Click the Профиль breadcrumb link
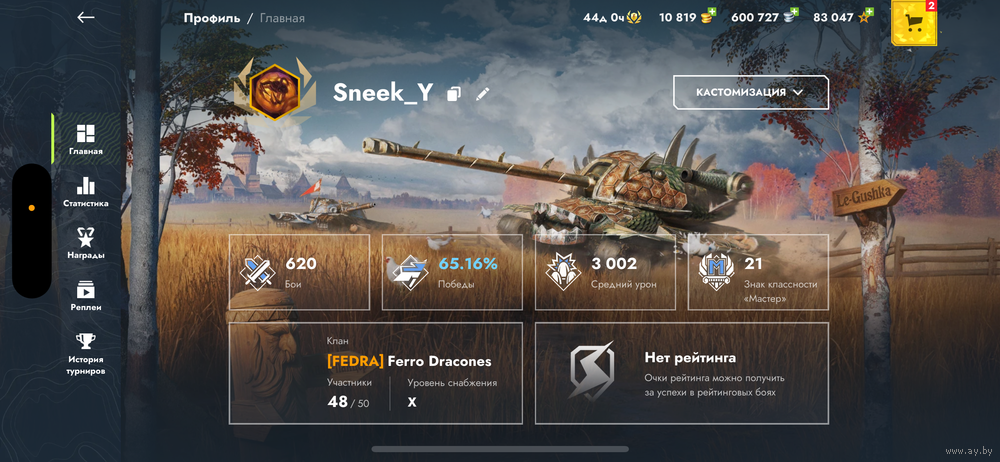The image size is (1000, 462). pos(212,18)
